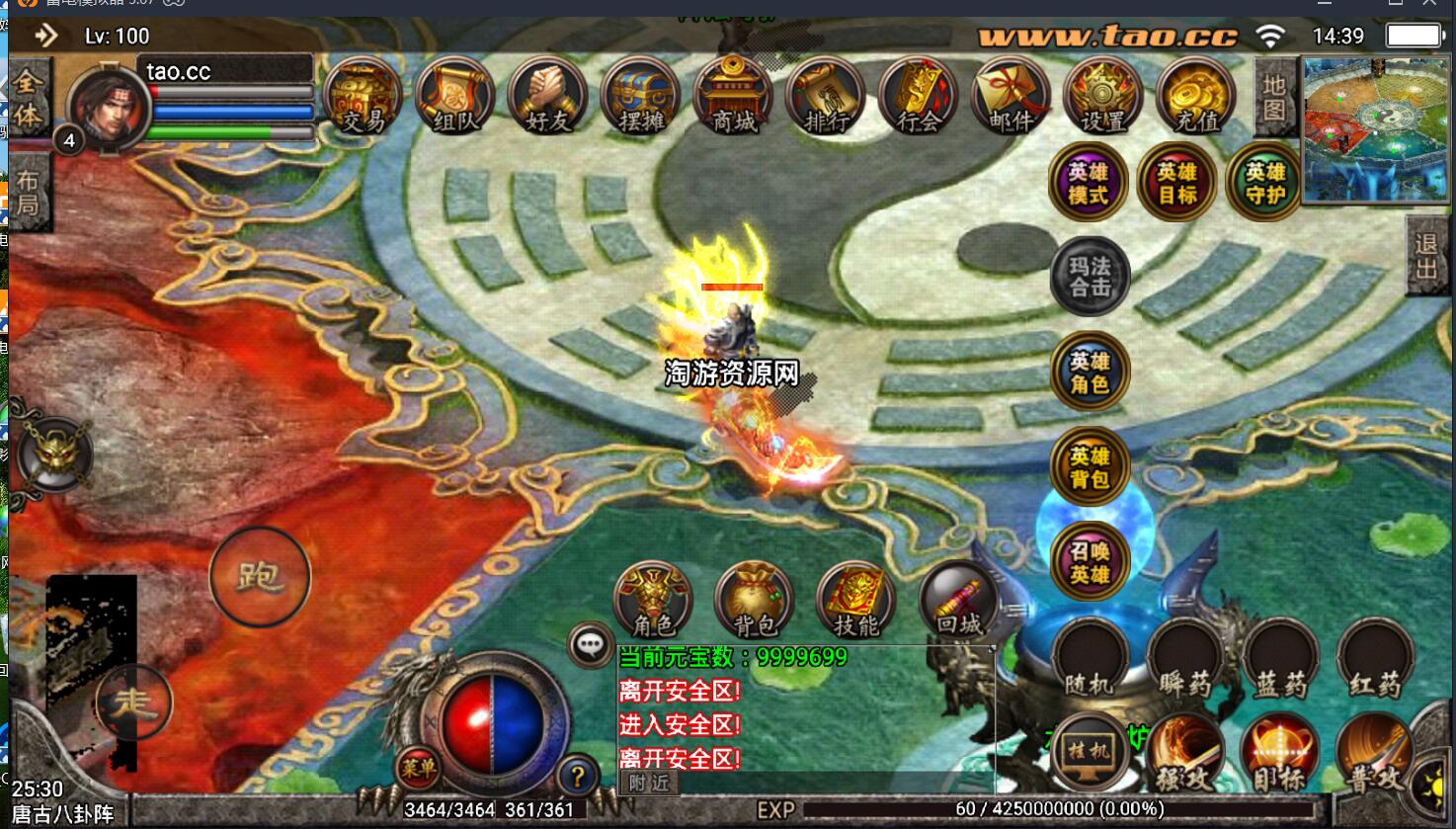
Task: Use the 回城 return-to-town scroll
Action: tap(958, 600)
